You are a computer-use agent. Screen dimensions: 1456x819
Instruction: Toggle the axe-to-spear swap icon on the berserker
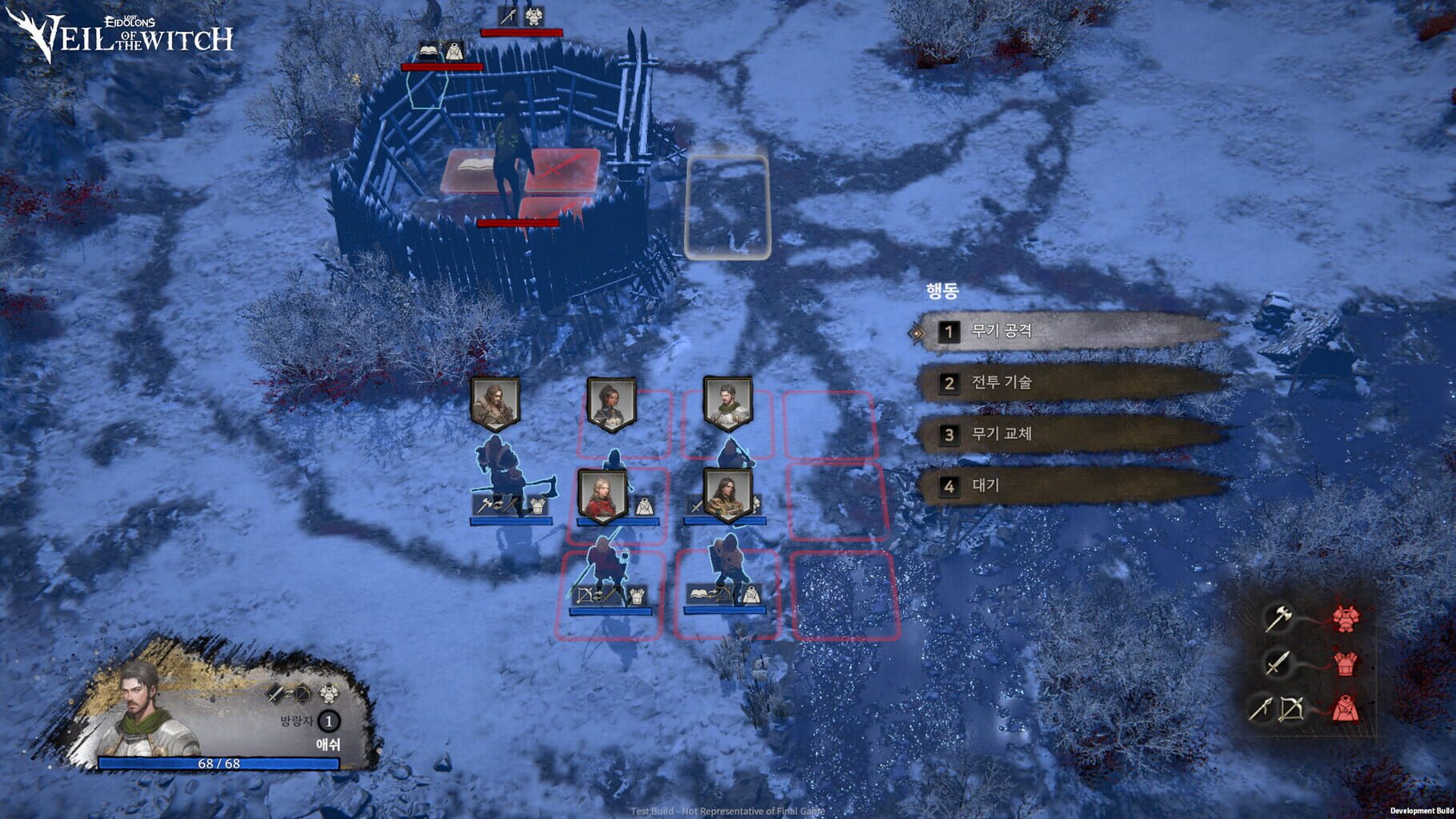[498, 505]
